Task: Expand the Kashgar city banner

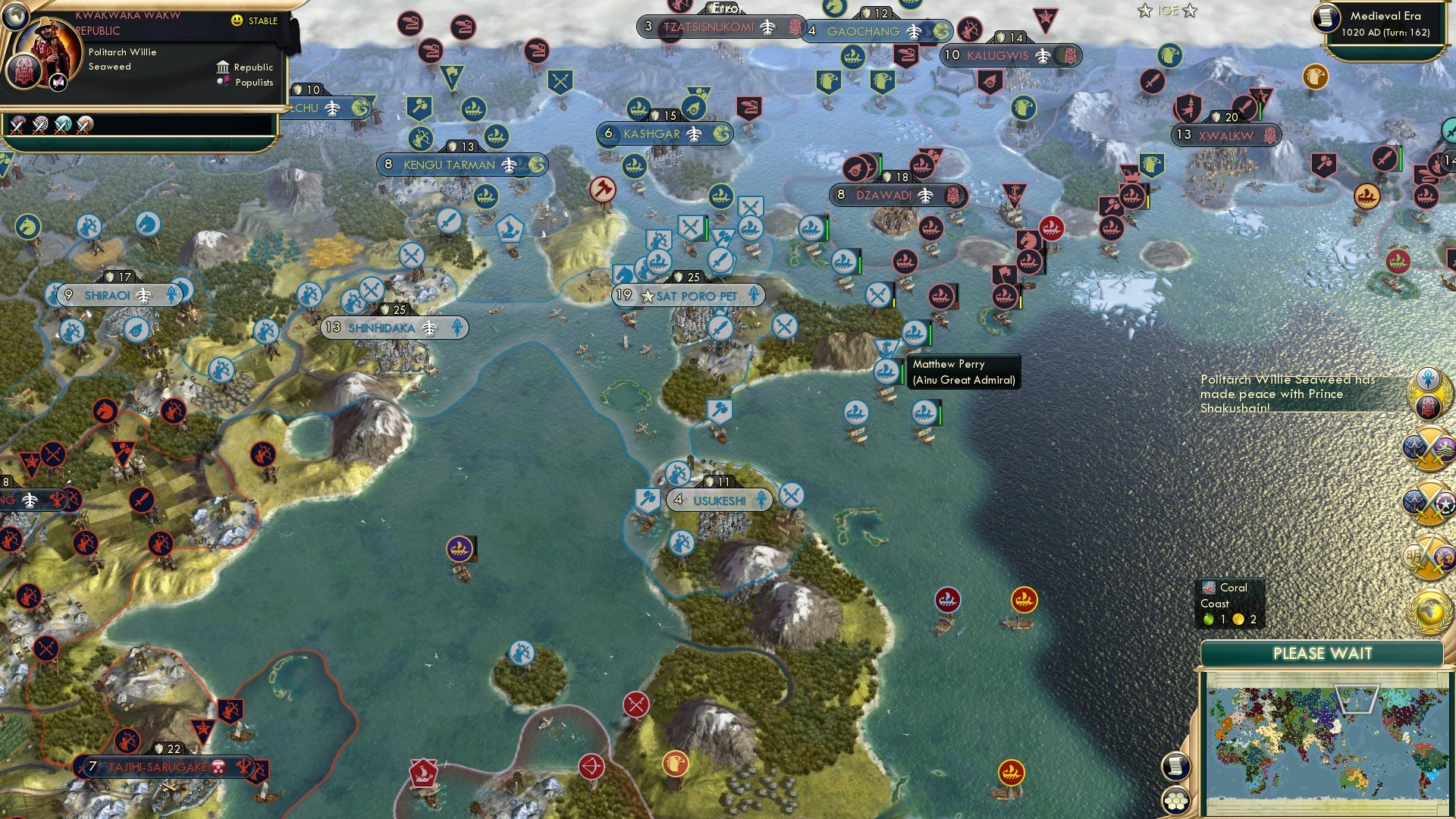Action: [665, 133]
